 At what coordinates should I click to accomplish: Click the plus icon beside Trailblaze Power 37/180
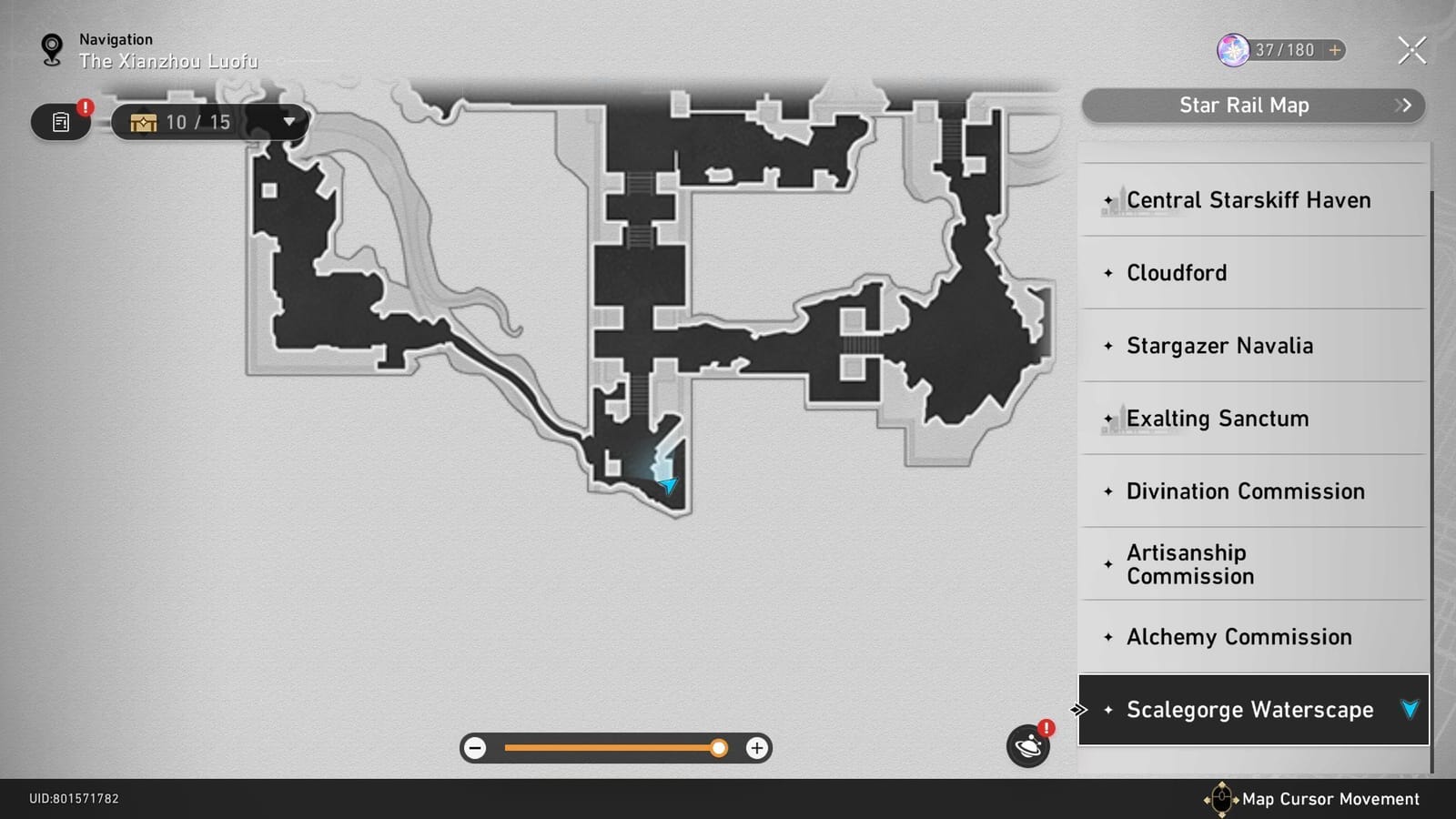[x=1337, y=51]
